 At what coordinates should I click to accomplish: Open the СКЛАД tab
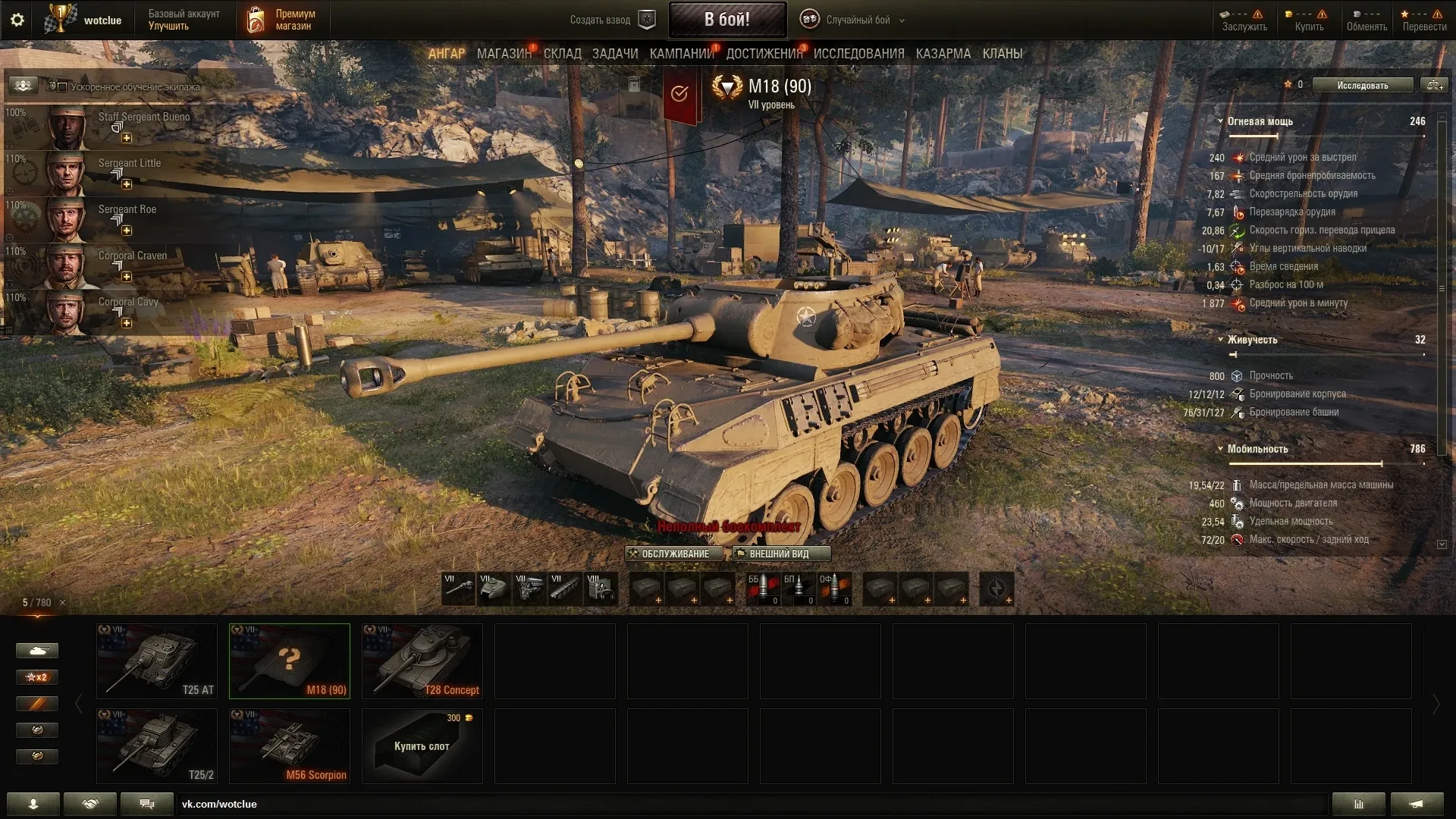pyautogui.click(x=562, y=54)
